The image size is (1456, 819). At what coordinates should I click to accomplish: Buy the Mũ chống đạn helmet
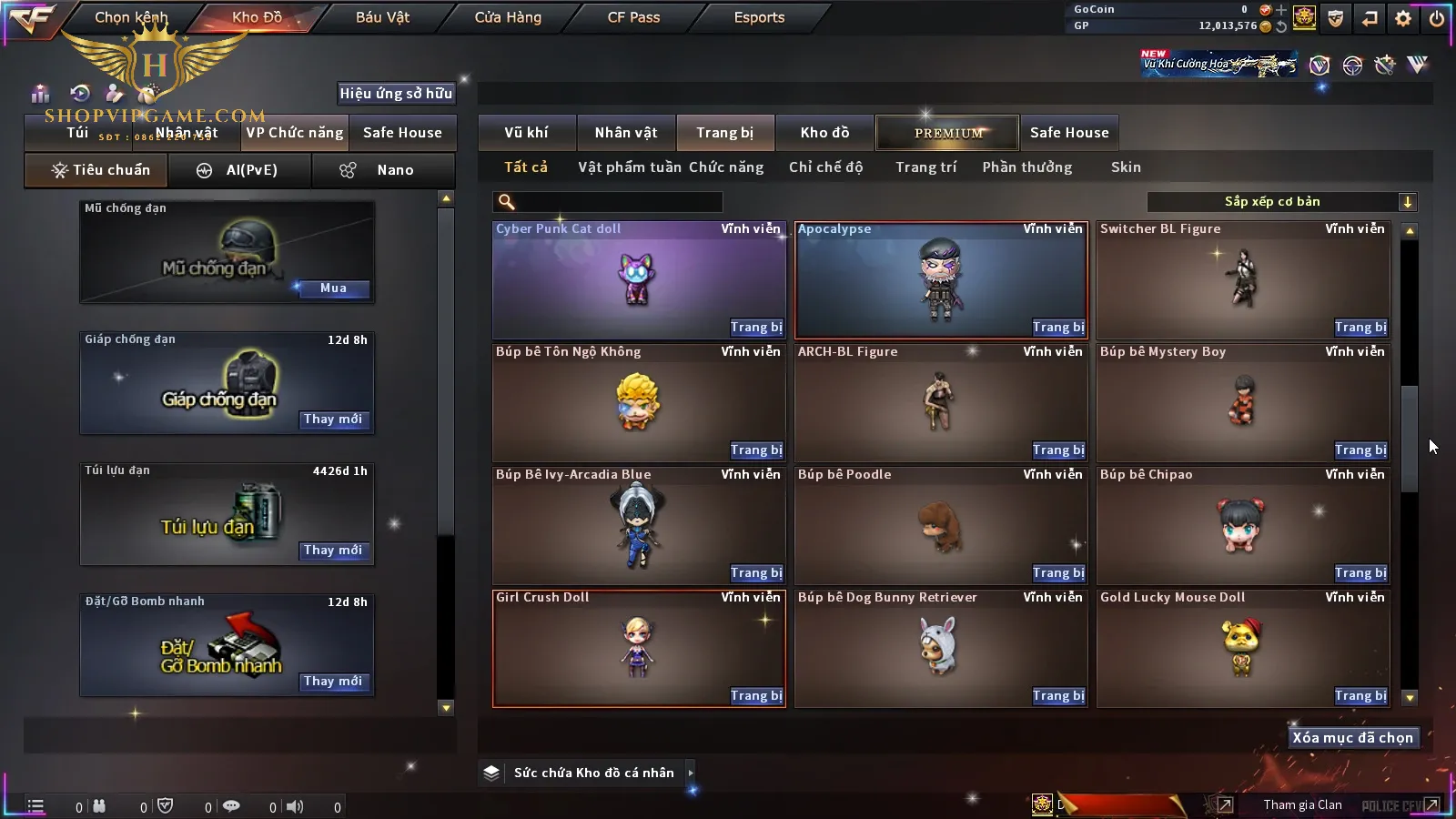coord(333,288)
